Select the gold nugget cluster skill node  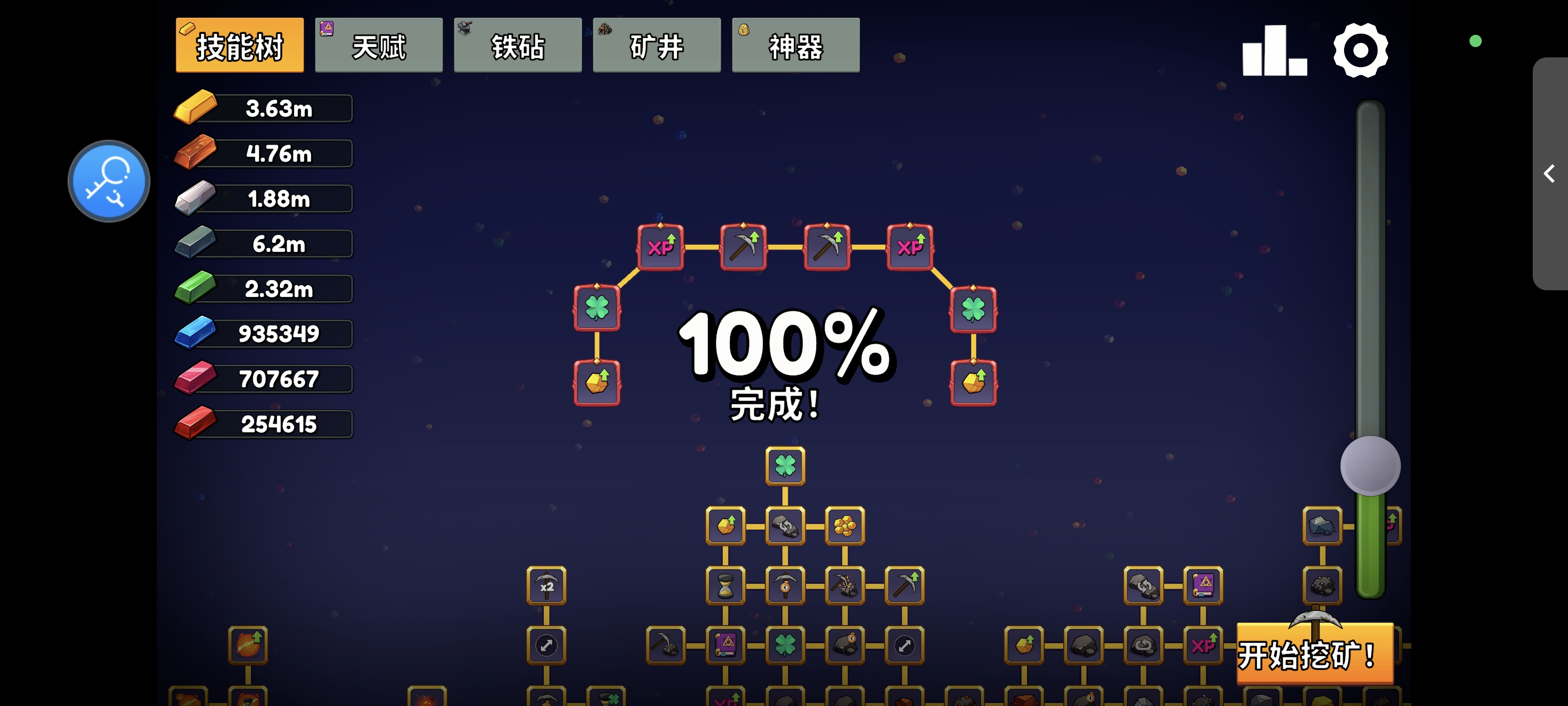click(844, 526)
